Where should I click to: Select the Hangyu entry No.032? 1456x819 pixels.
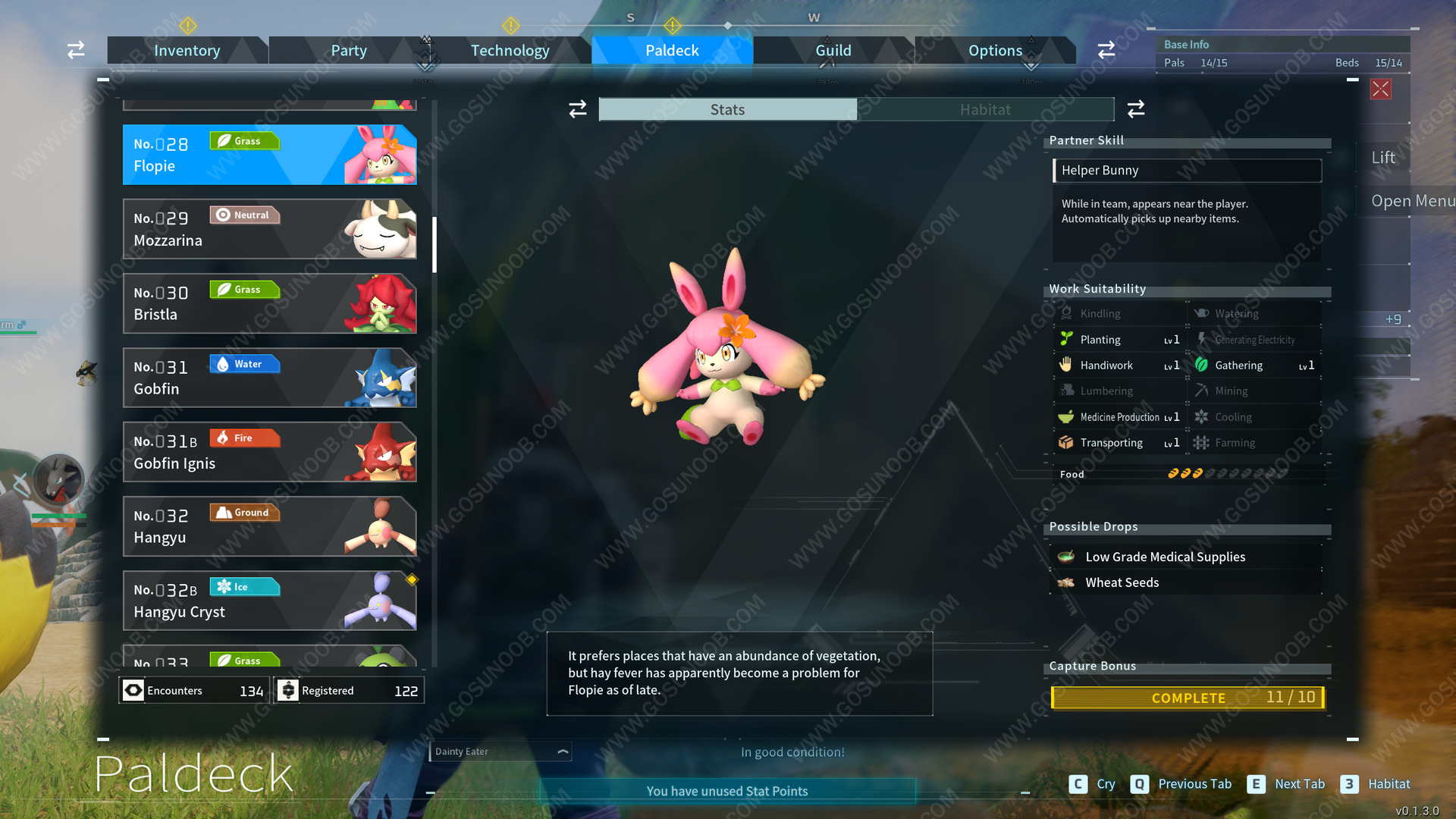tap(269, 526)
